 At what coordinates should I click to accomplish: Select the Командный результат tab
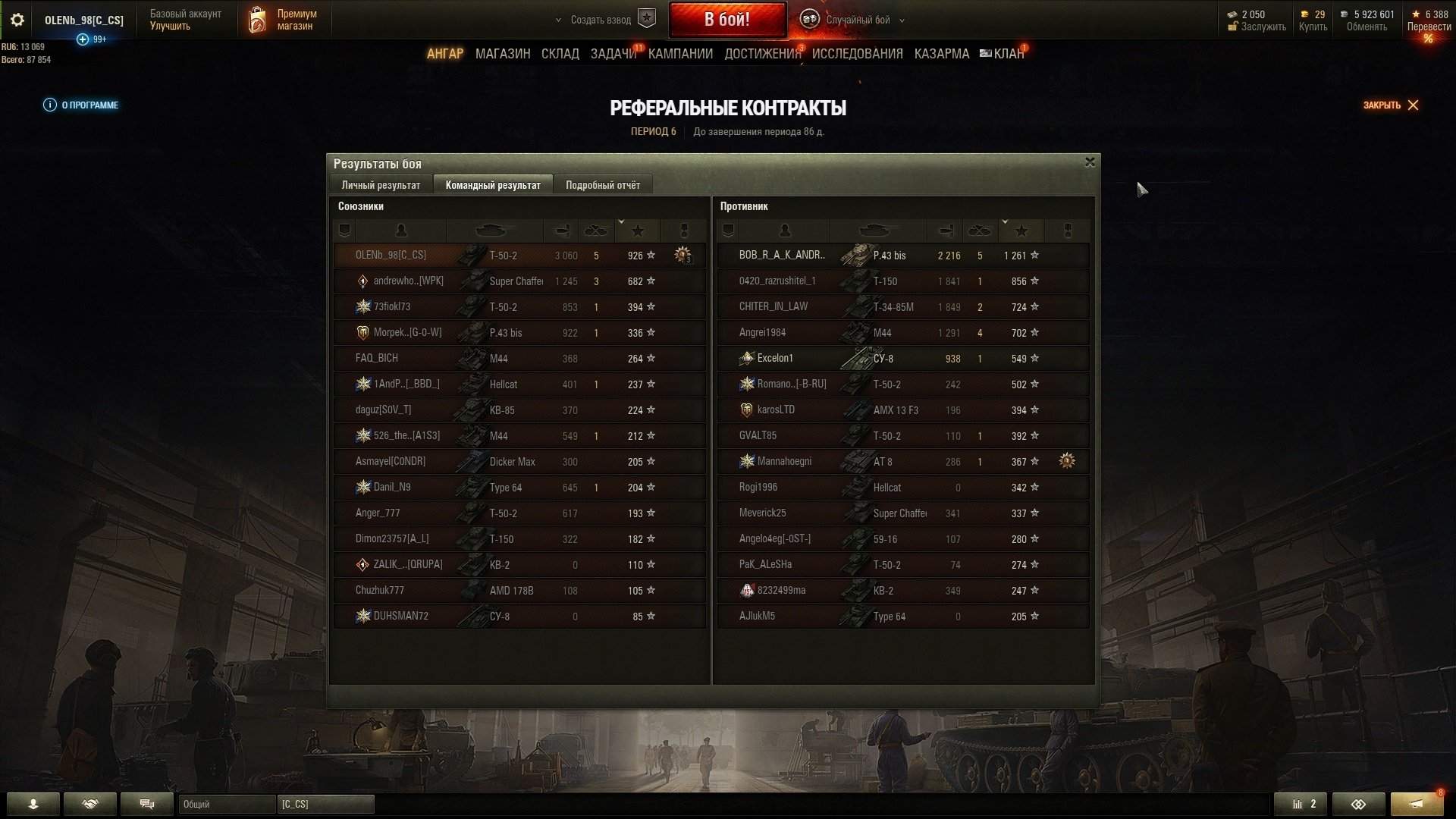click(x=493, y=185)
